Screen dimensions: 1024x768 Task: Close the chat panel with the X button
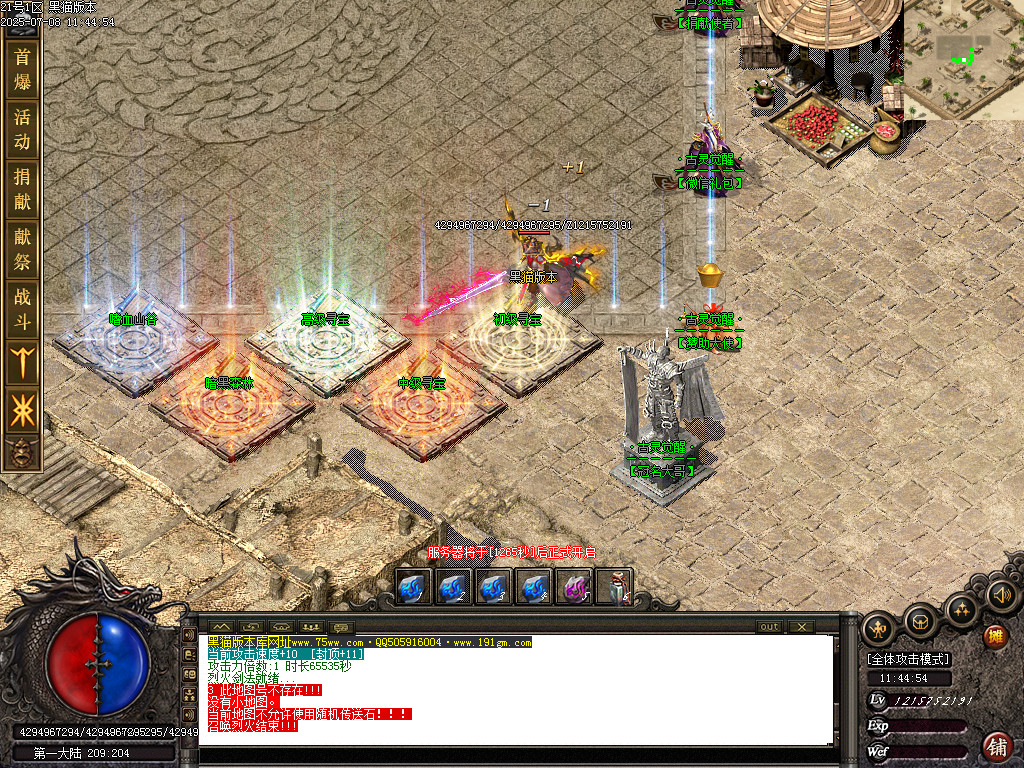(801, 627)
